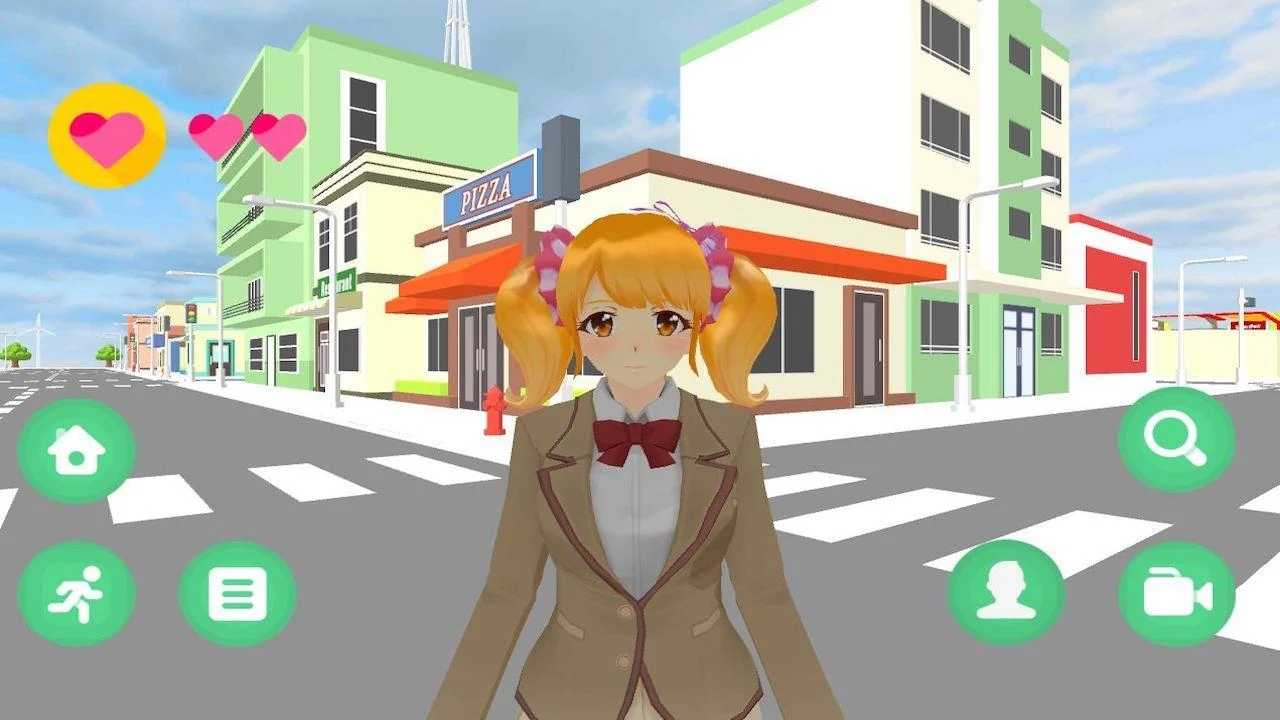Select the run action icon
This screenshot has height=720, width=1280.
[x=78, y=591]
